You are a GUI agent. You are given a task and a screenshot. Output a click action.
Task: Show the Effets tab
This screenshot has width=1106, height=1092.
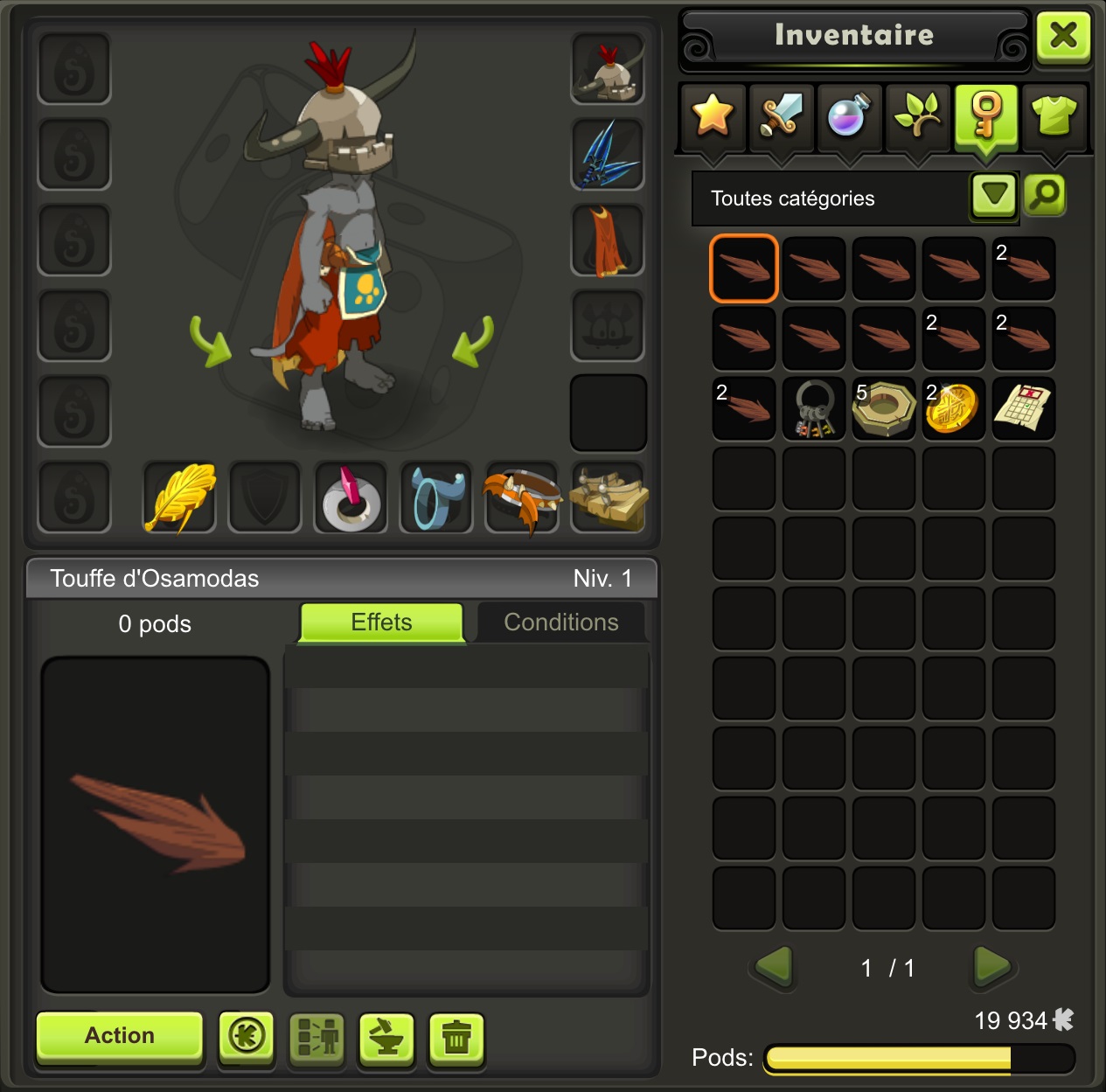coord(381,623)
